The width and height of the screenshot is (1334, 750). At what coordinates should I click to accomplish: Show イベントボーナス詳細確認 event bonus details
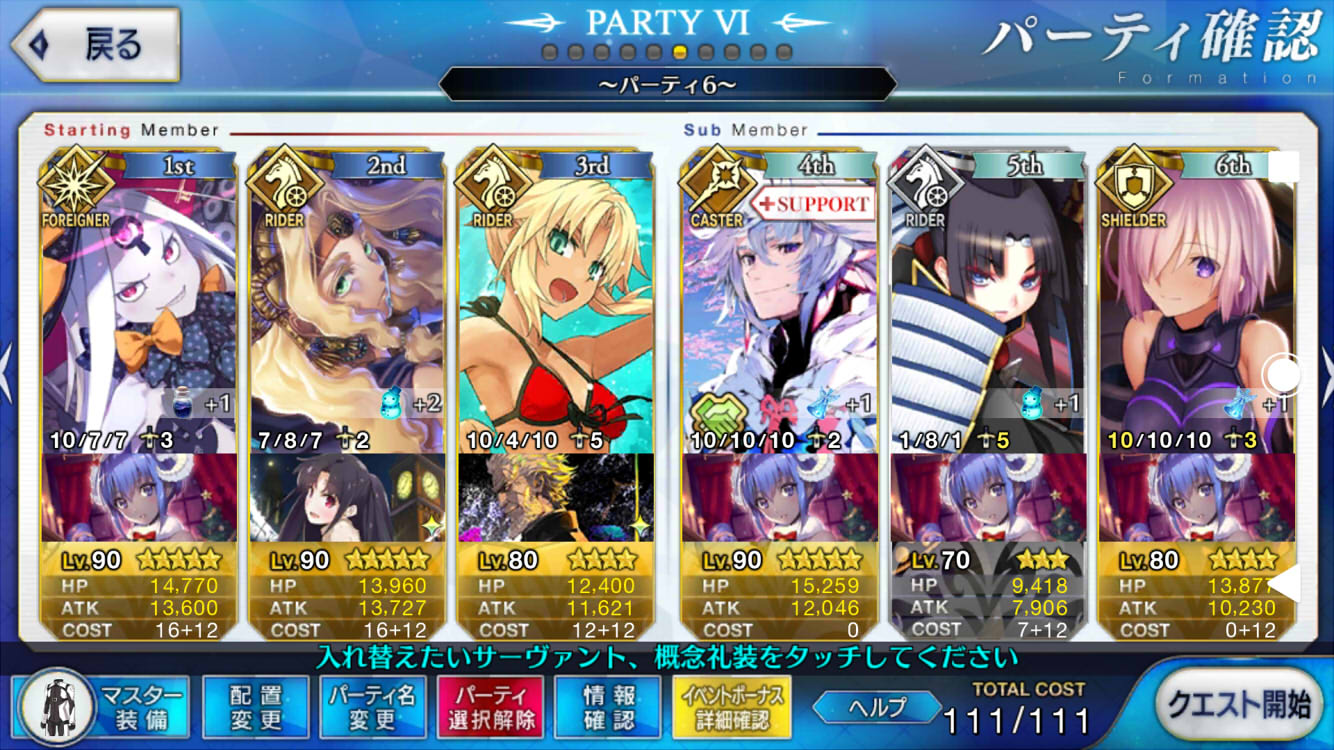click(x=732, y=708)
